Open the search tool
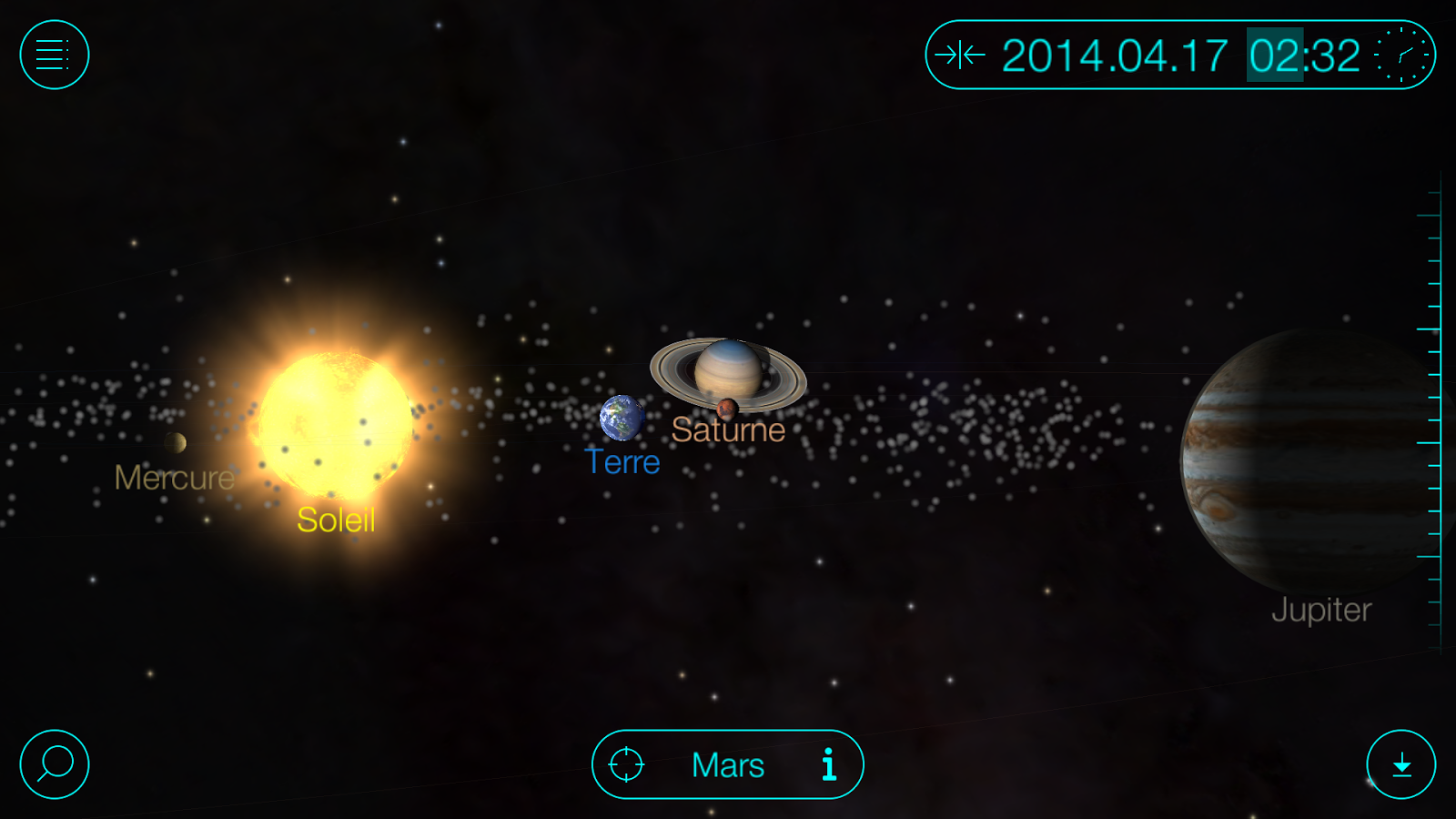The width and height of the screenshot is (1456, 819). click(x=53, y=764)
